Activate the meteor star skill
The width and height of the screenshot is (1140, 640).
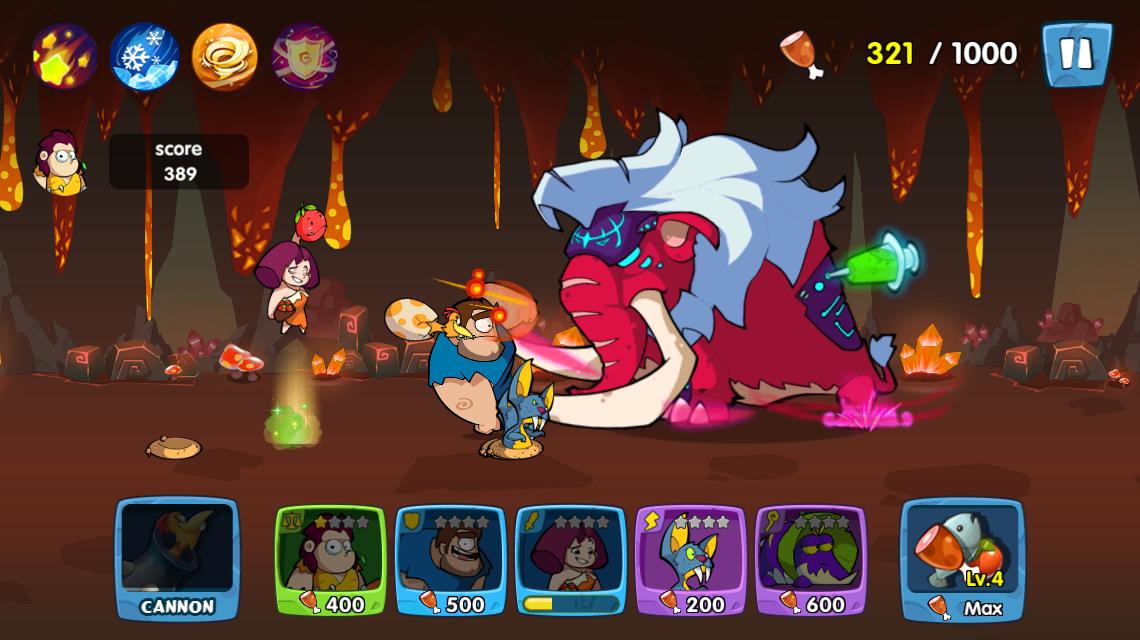65,56
